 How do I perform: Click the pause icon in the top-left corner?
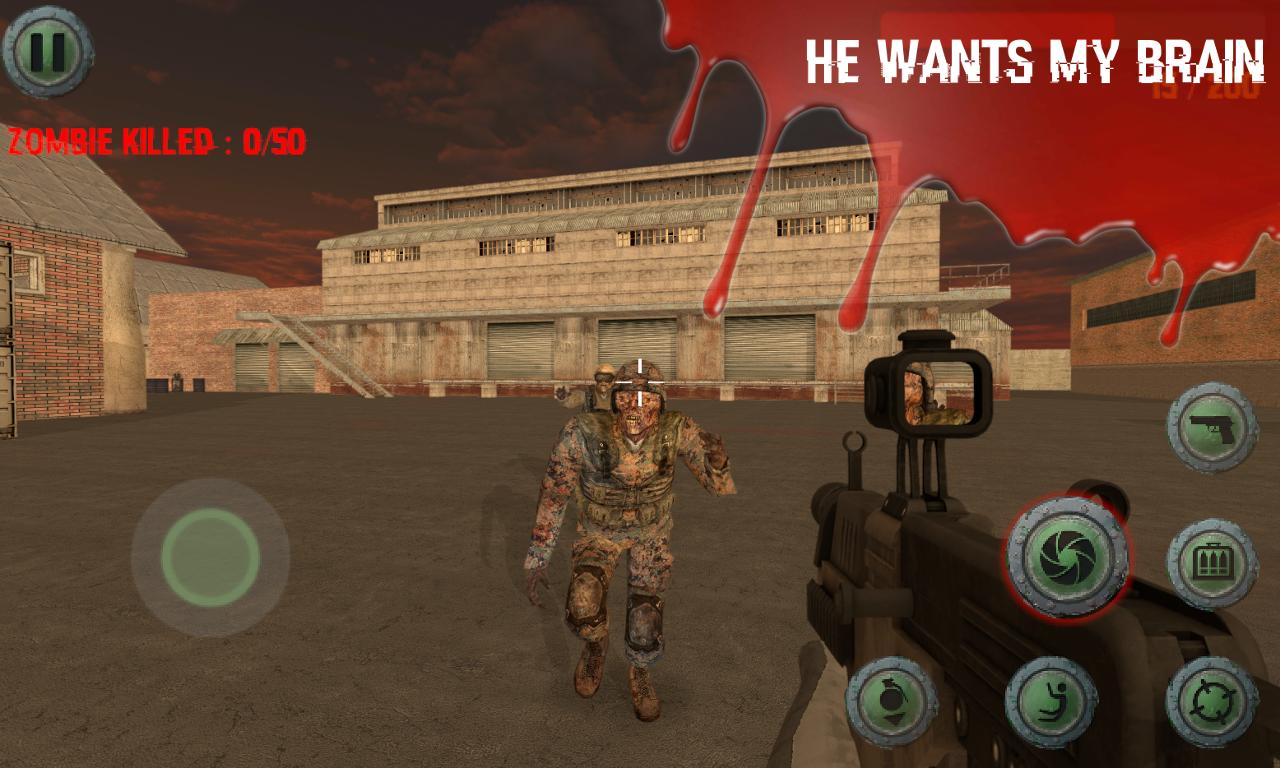click(48, 48)
